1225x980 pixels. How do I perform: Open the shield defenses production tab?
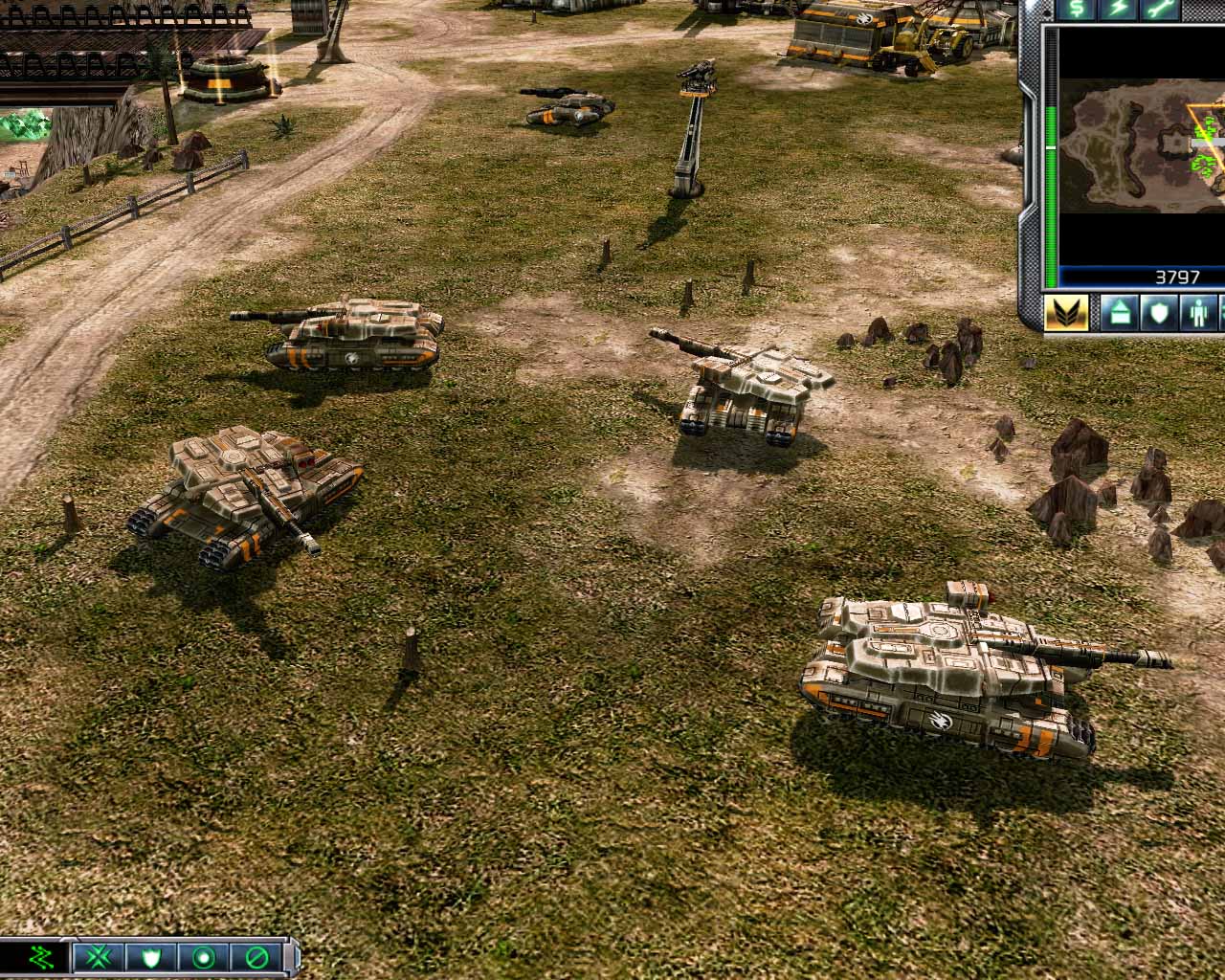[x=1160, y=313]
